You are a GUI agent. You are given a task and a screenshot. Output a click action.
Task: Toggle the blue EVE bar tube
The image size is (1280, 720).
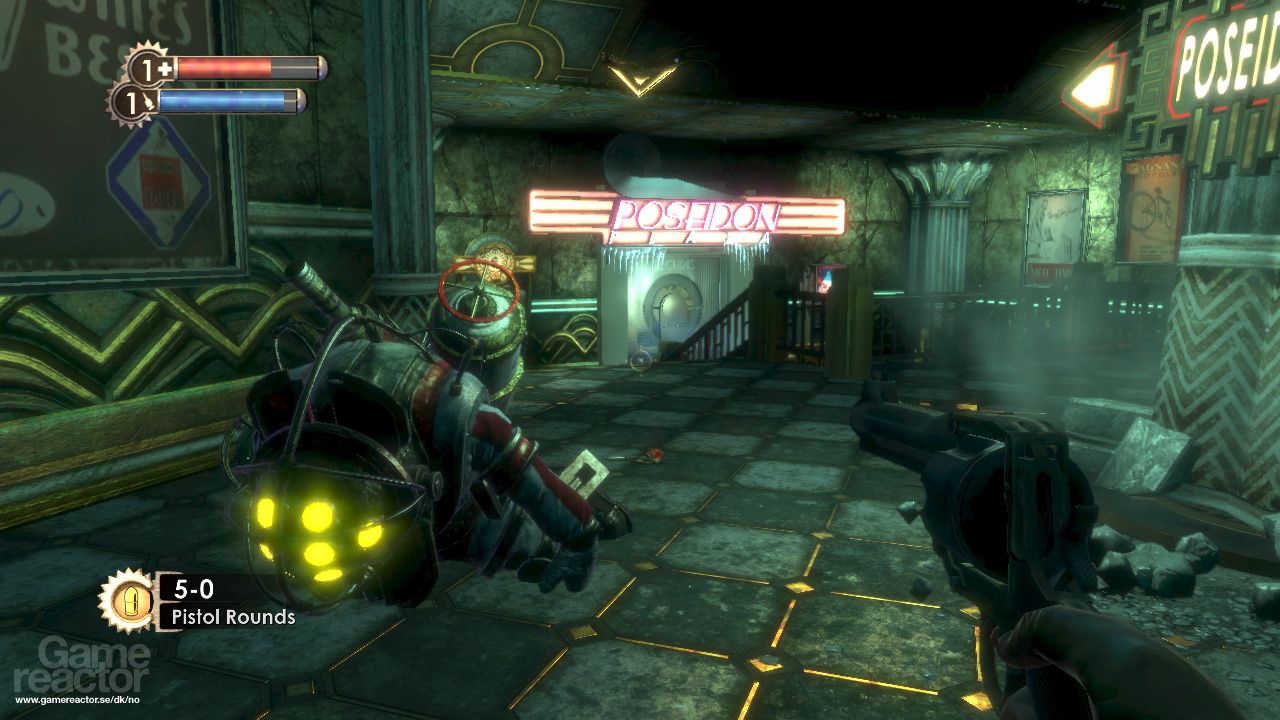click(x=237, y=100)
